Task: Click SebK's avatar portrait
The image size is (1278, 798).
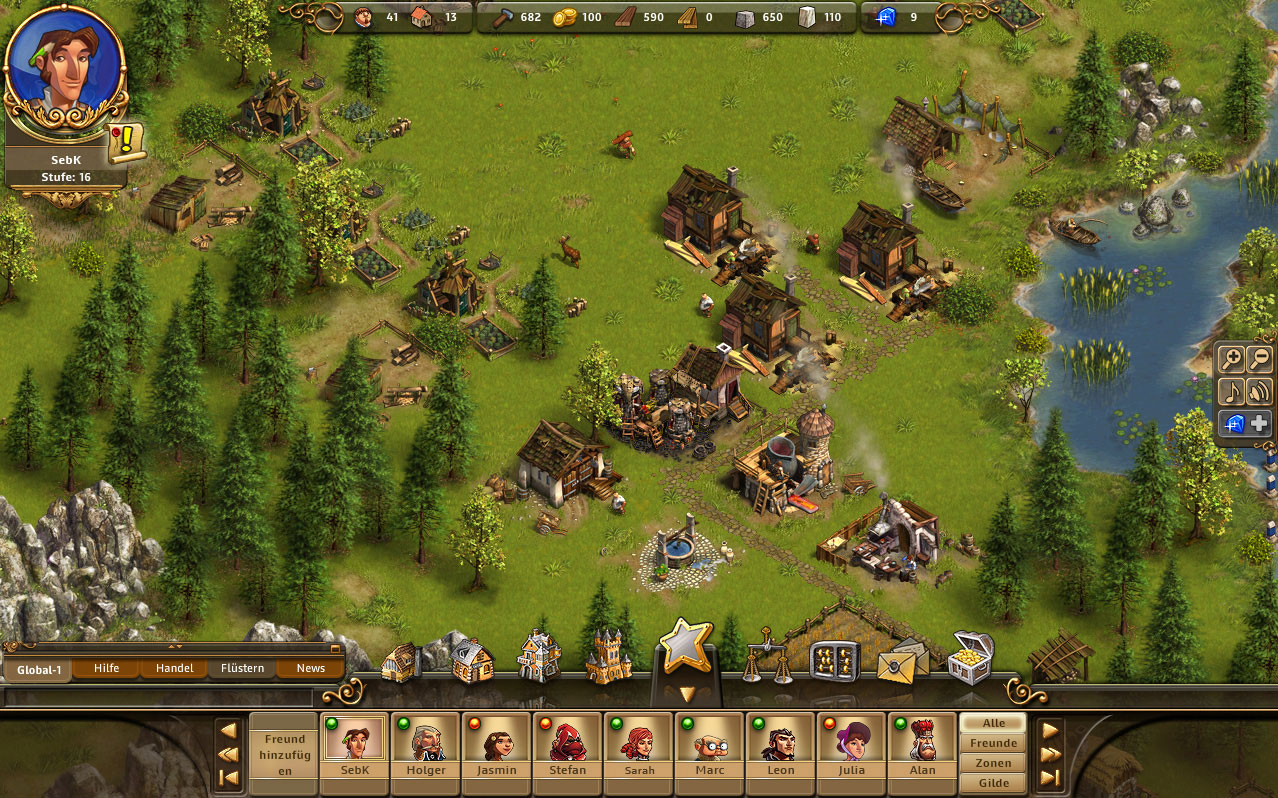Action: 66,69
